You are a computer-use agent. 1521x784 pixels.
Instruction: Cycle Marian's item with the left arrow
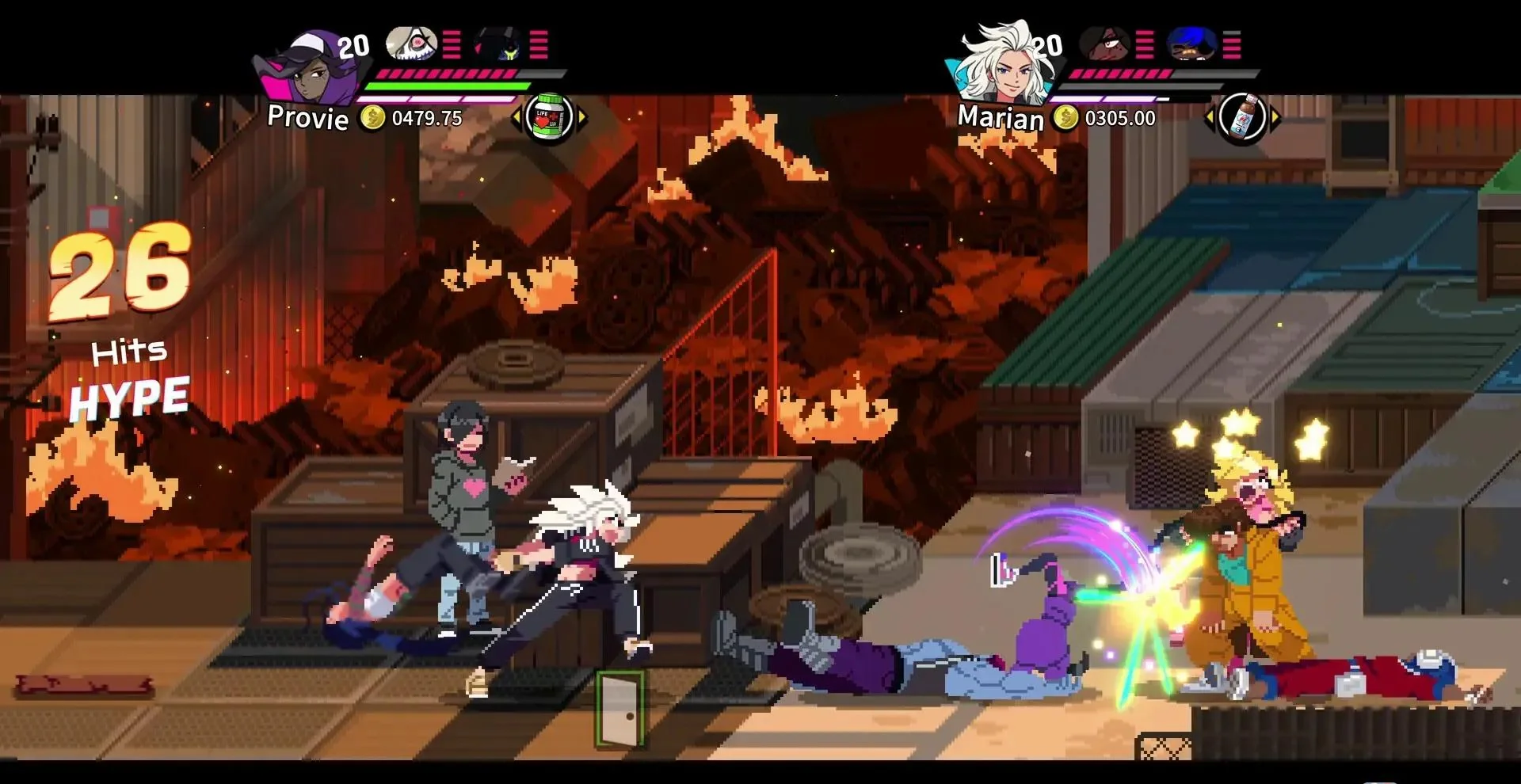click(x=1209, y=119)
